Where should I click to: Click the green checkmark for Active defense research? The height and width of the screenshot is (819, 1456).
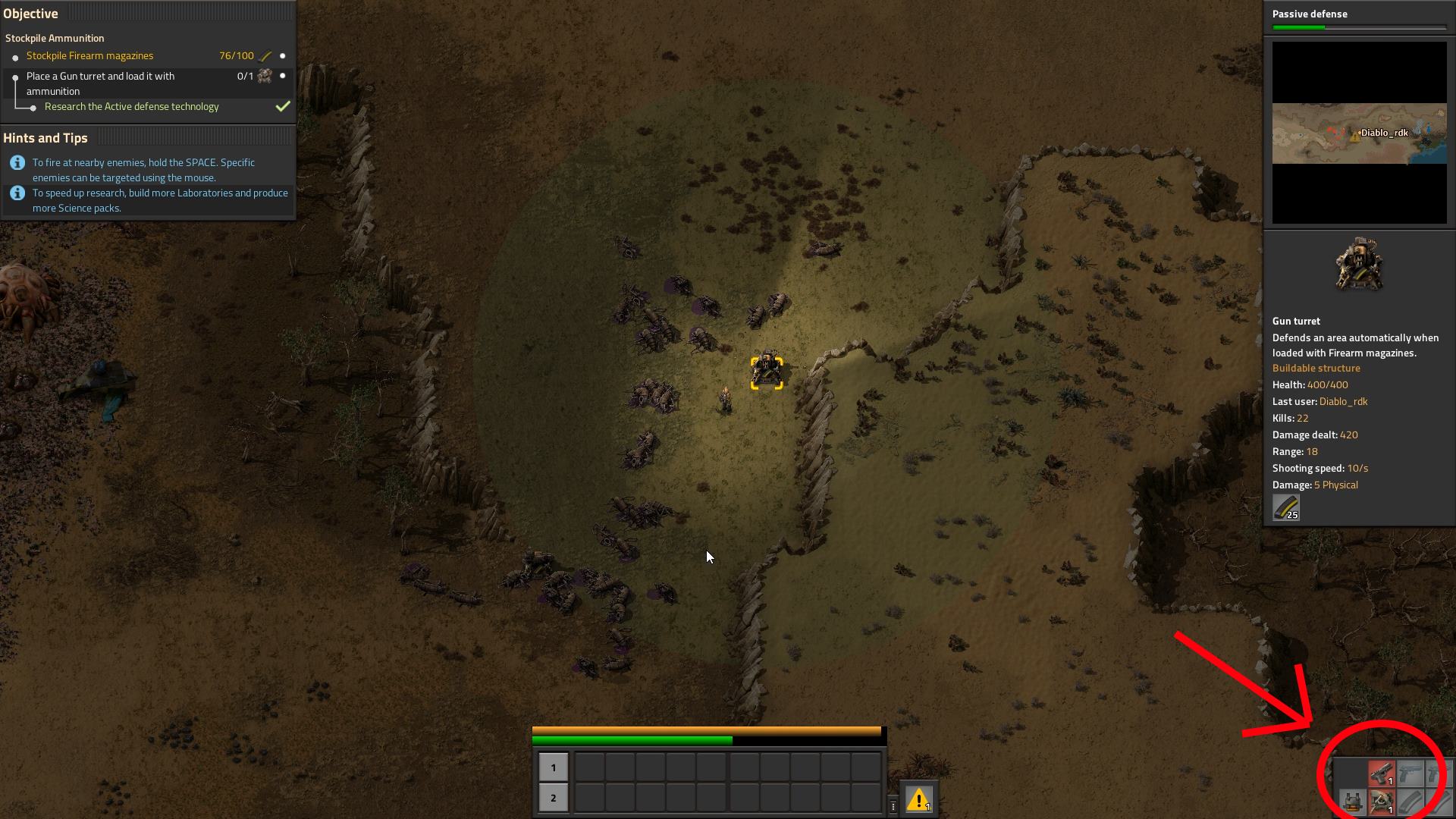[281, 106]
